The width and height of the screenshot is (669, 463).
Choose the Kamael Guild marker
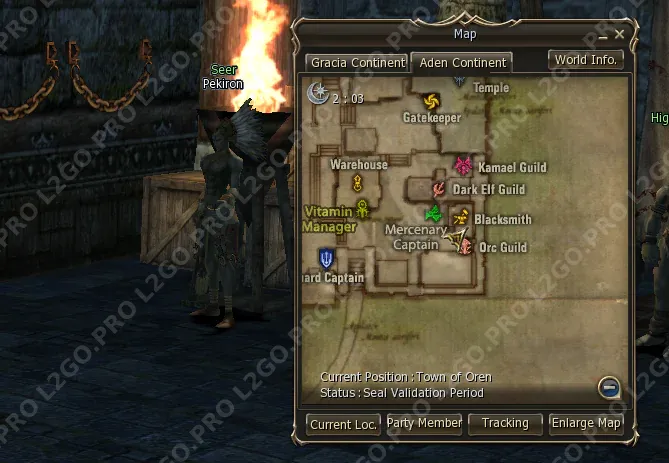click(462, 165)
